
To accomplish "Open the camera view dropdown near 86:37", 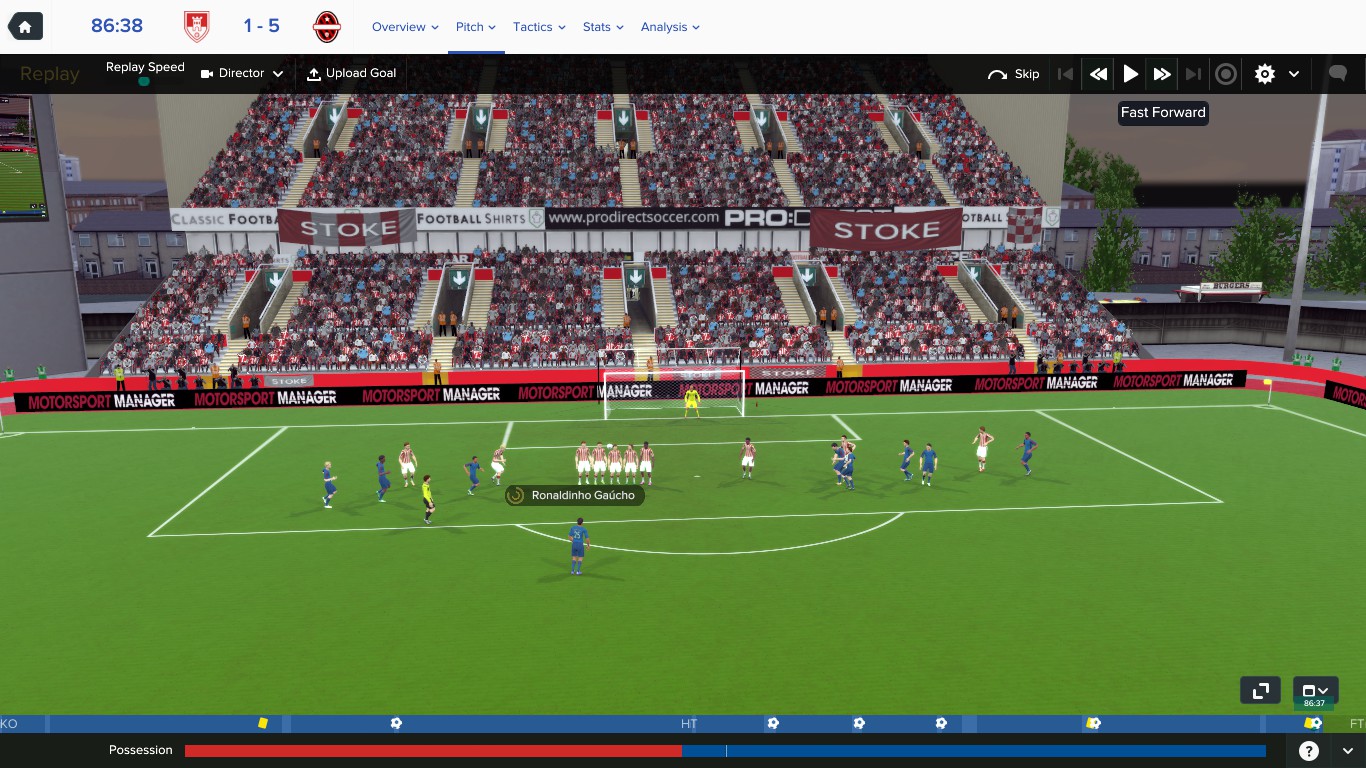I will coord(1315,690).
